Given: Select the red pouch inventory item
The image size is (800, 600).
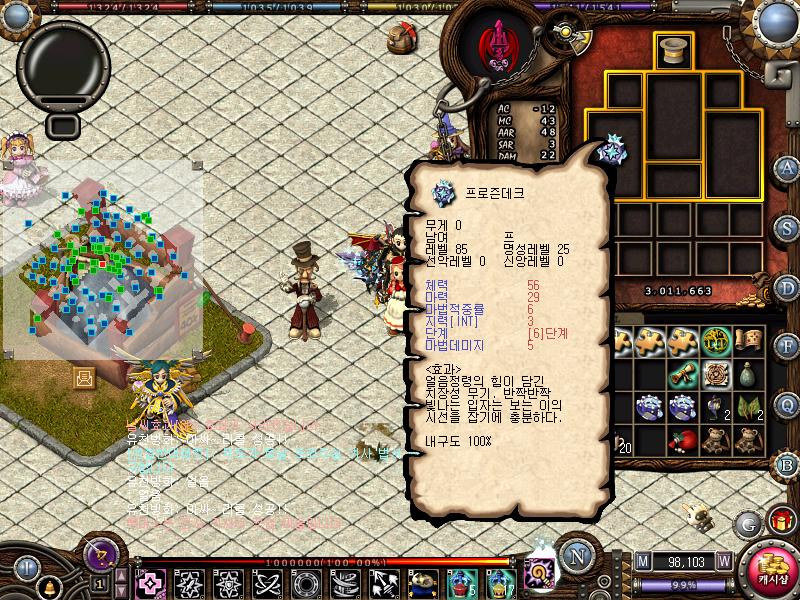Looking at the screenshot, I should click(x=684, y=440).
